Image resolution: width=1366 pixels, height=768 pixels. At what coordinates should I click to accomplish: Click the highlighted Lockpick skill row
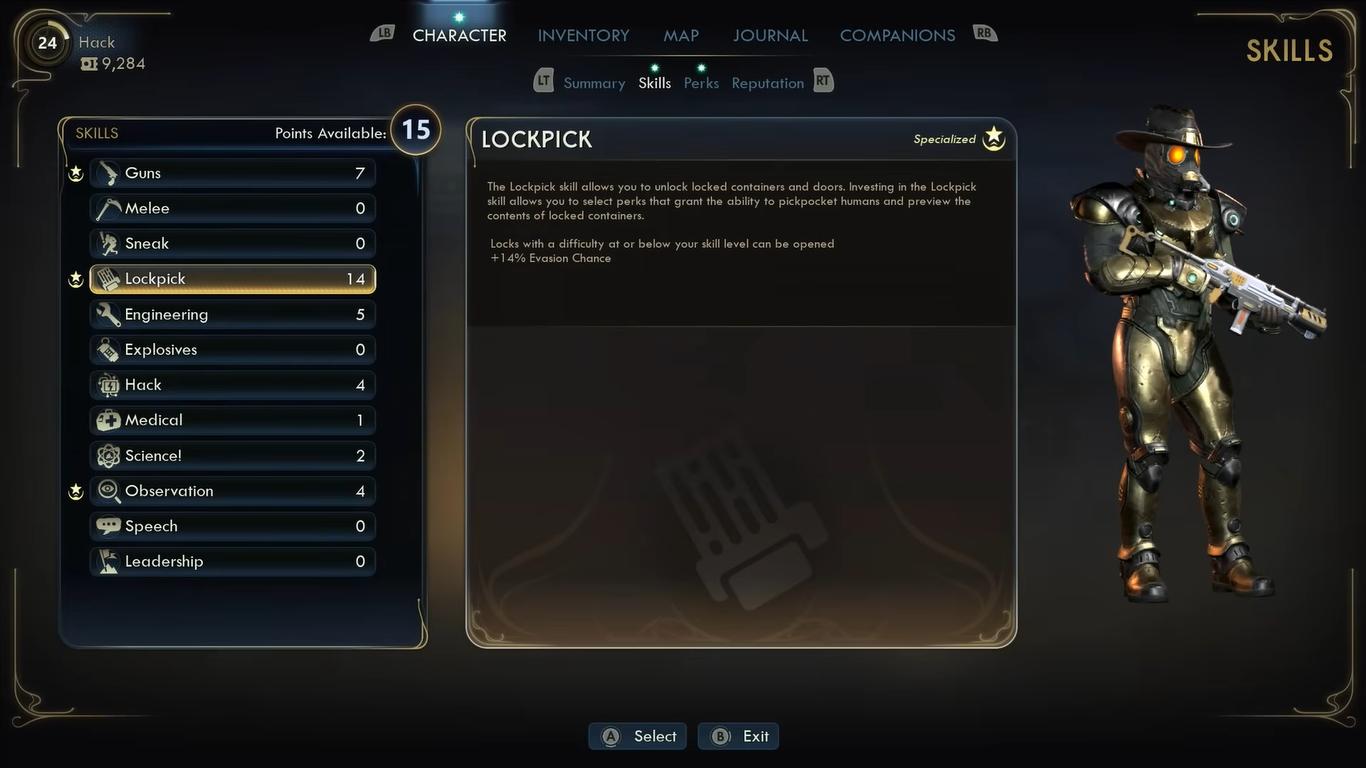point(232,279)
